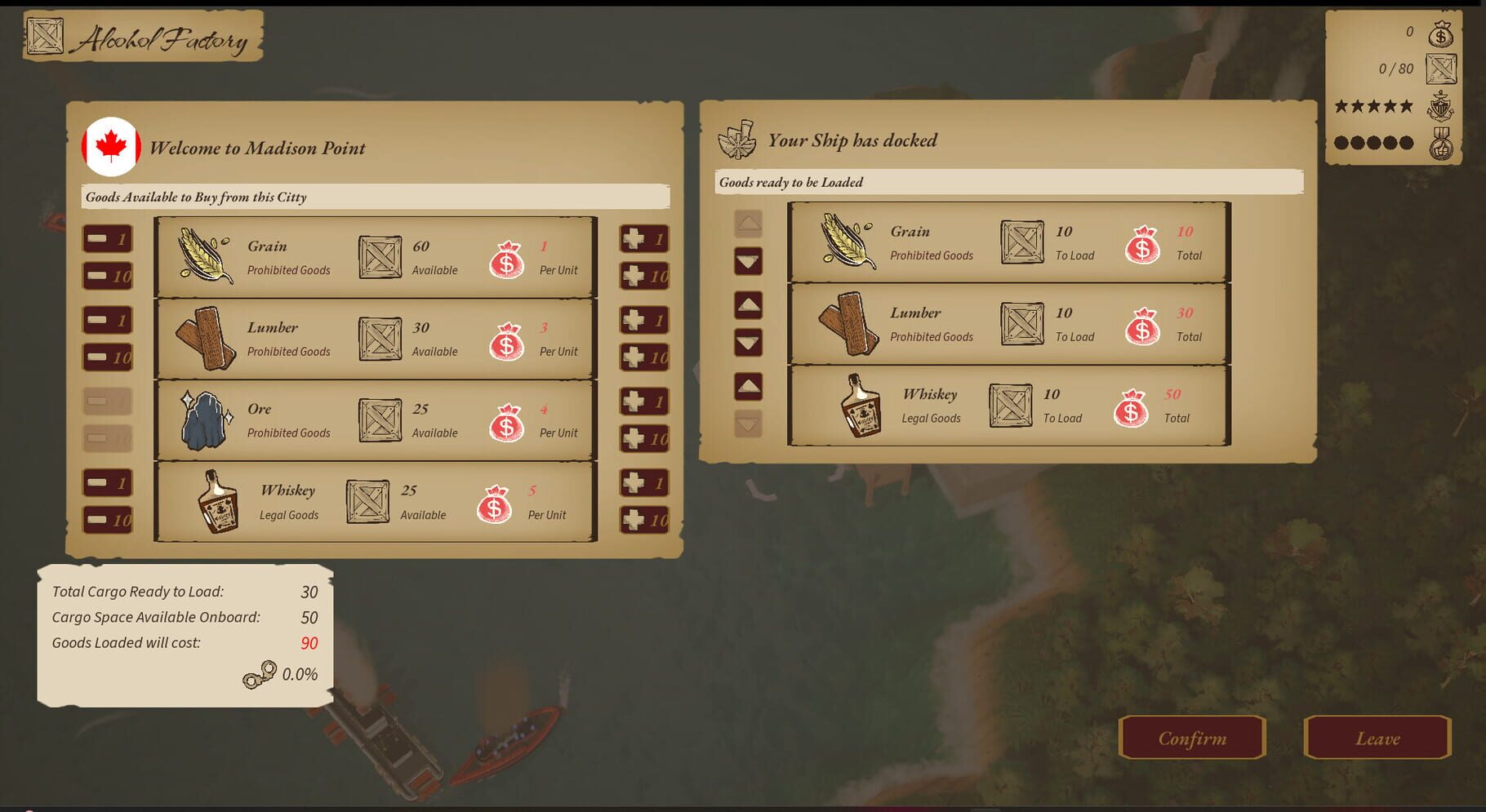Add 10 units of Lumber to cargo
1486x812 pixels.
[644, 356]
